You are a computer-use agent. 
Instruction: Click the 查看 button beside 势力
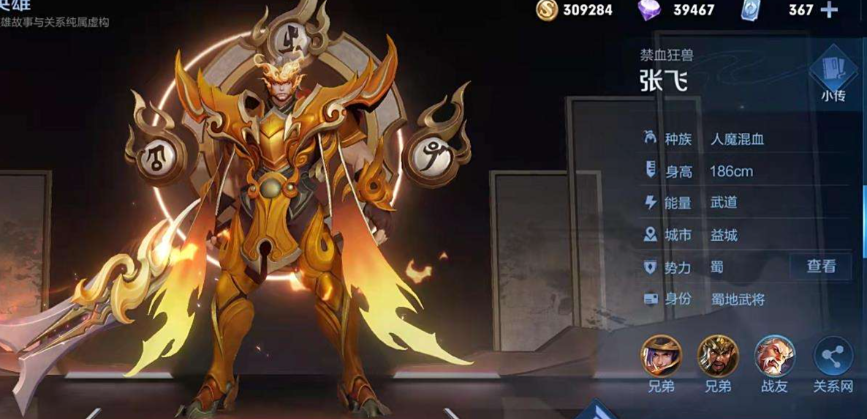point(821,266)
